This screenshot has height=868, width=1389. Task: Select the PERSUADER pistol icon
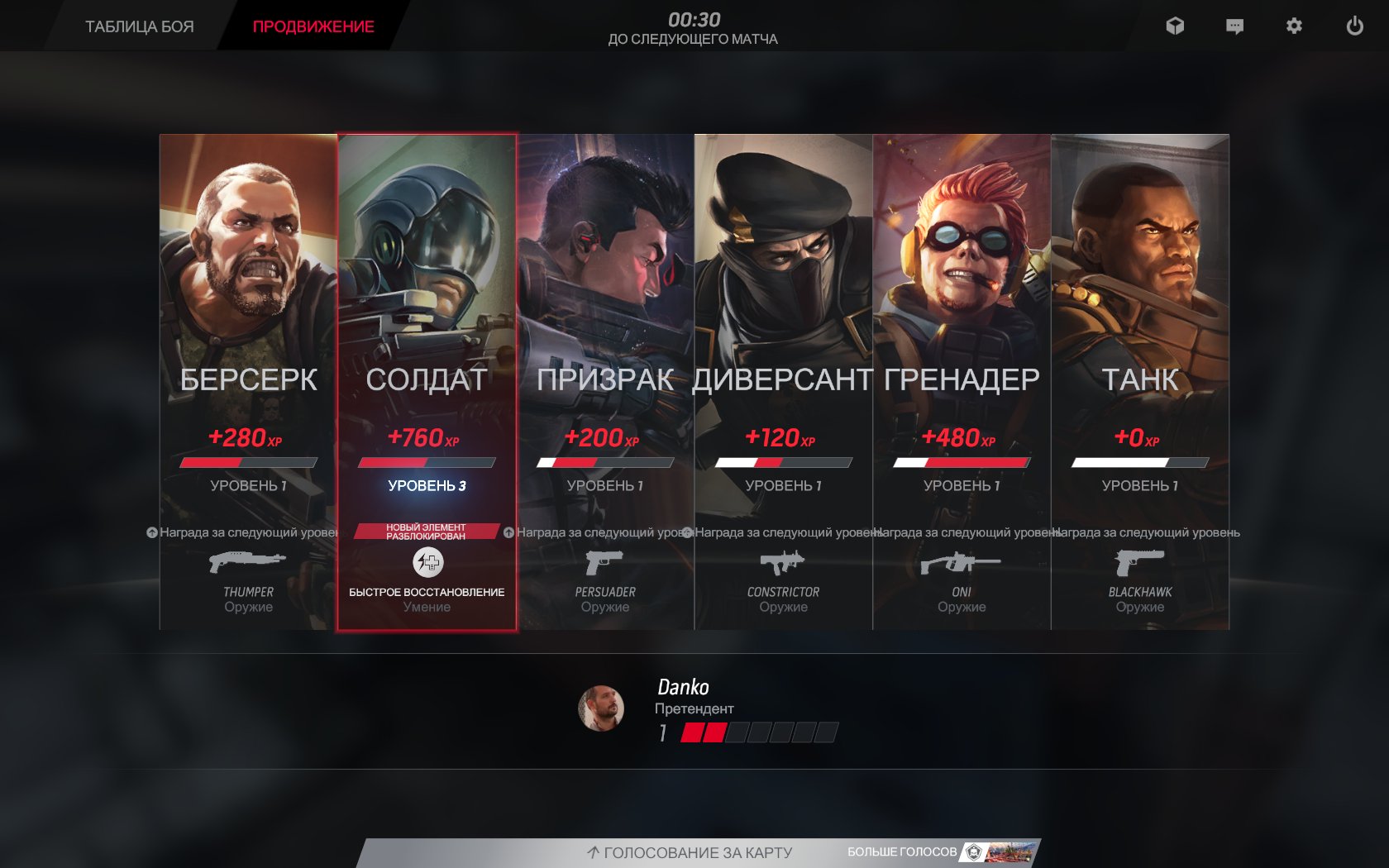(x=604, y=564)
